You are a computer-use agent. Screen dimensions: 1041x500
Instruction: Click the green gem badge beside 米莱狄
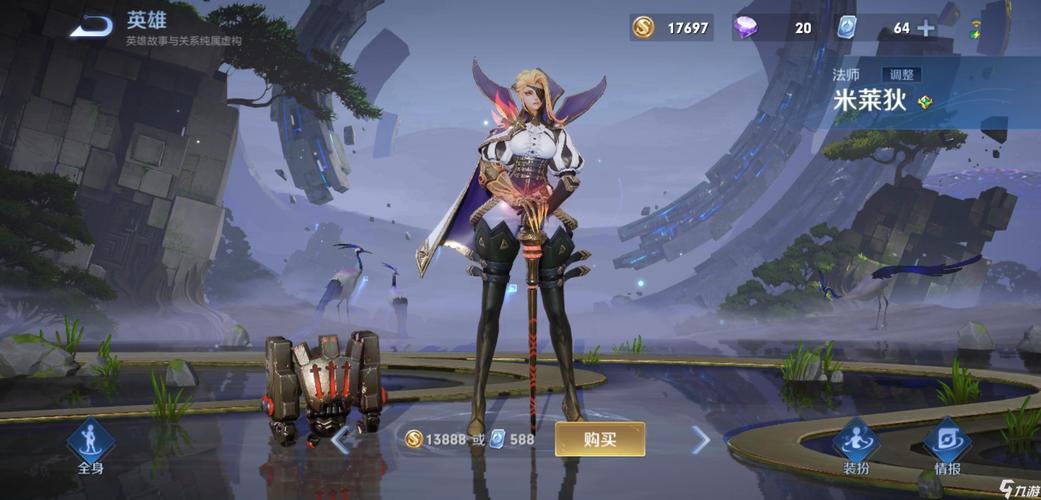coord(925,101)
